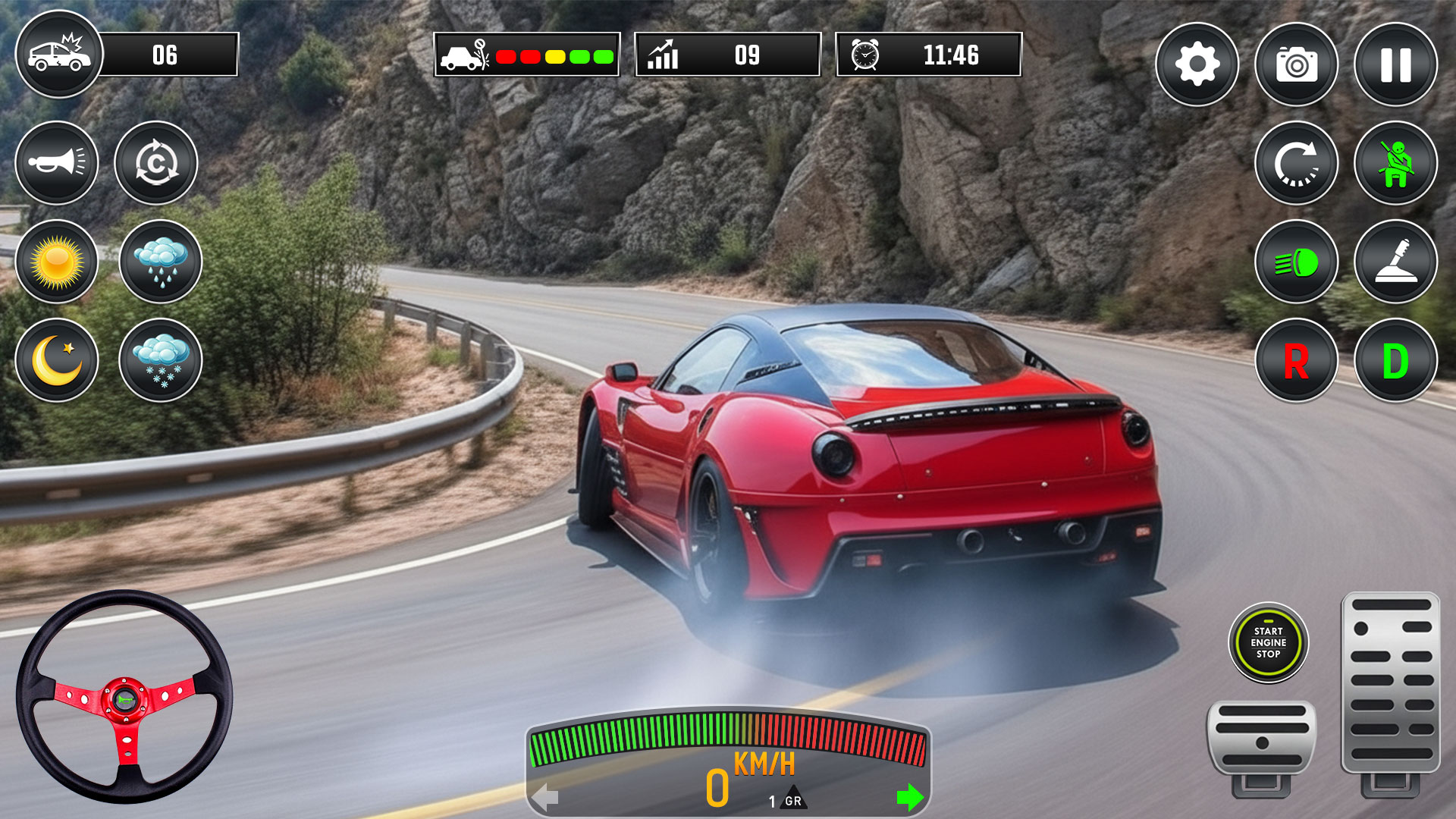Switch to night mode with the moon toggle
The width and height of the screenshot is (1456, 819).
(x=57, y=360)
